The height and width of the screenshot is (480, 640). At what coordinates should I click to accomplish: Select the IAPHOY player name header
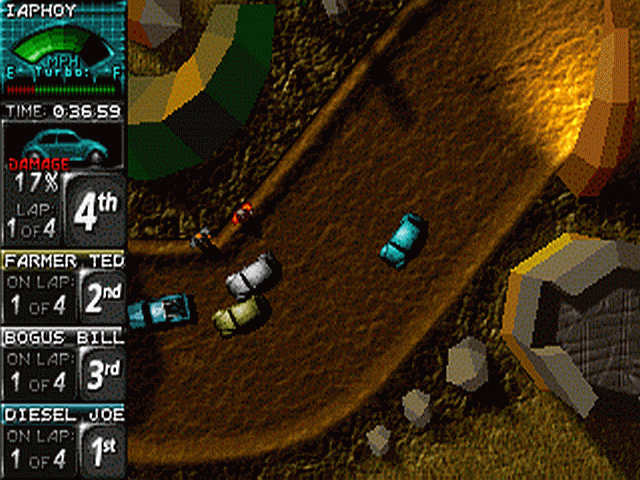[x=40, y=12]
